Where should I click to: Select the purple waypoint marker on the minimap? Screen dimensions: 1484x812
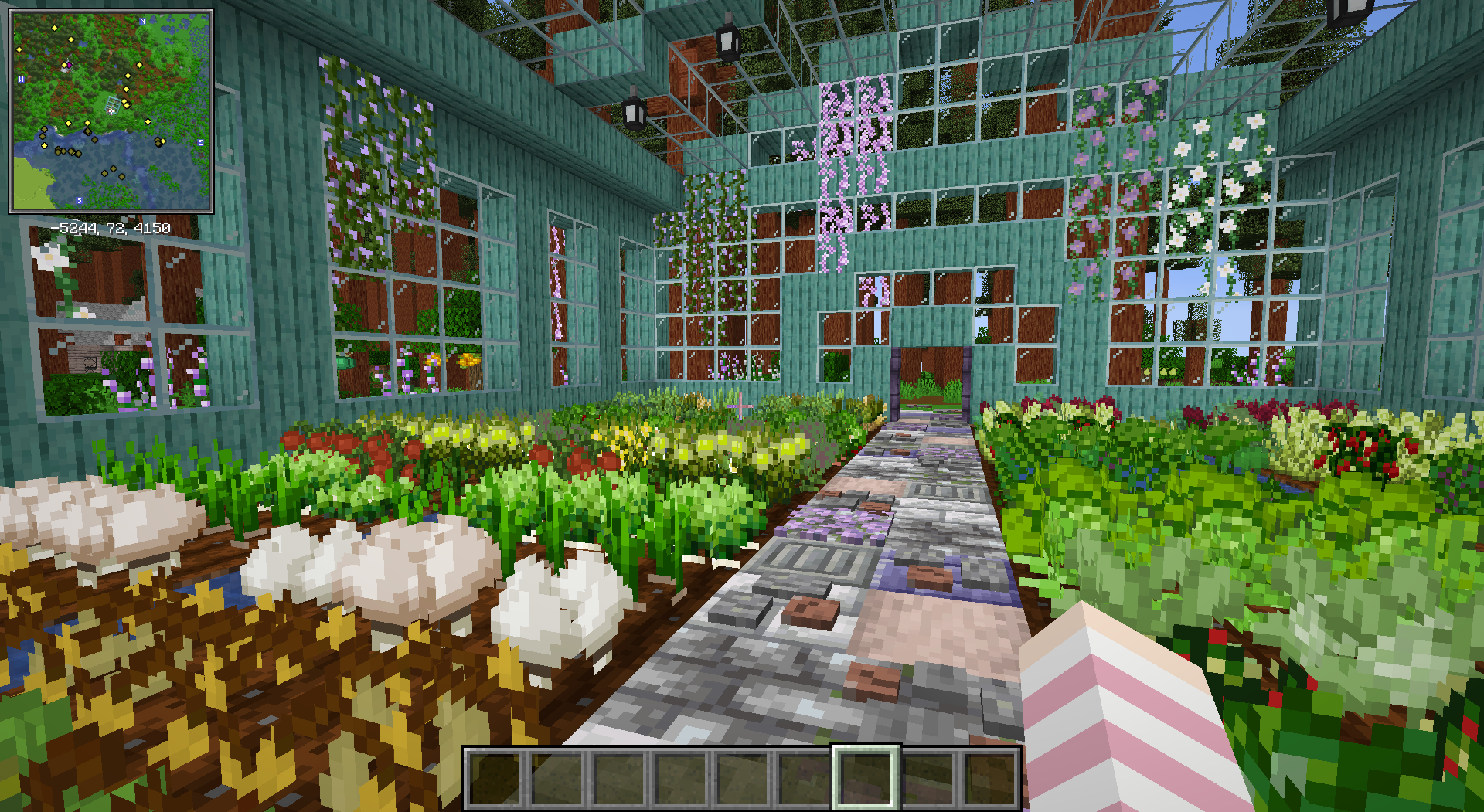point(69,65)
